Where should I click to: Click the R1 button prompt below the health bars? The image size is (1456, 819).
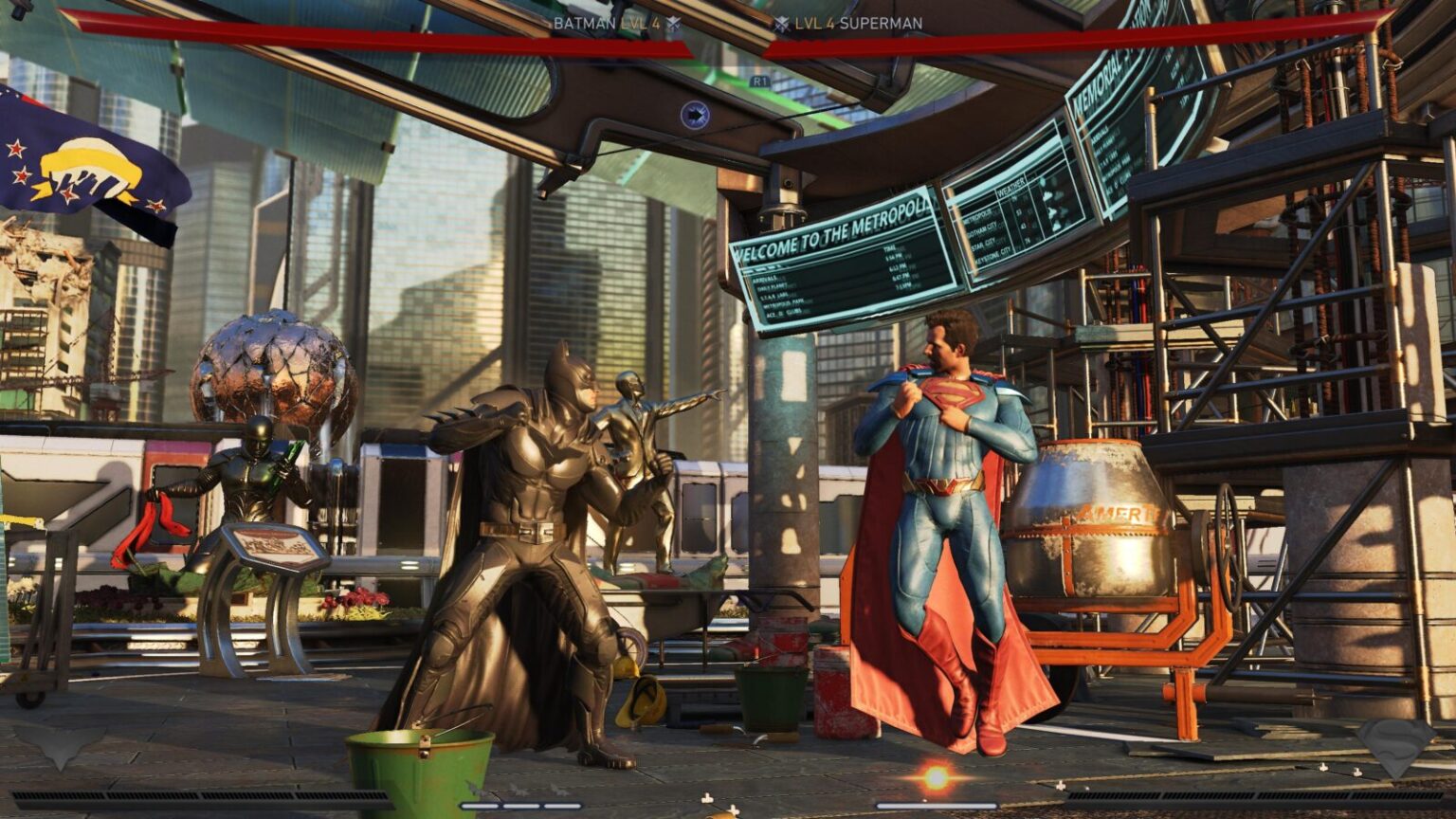[x=758, y=81]
